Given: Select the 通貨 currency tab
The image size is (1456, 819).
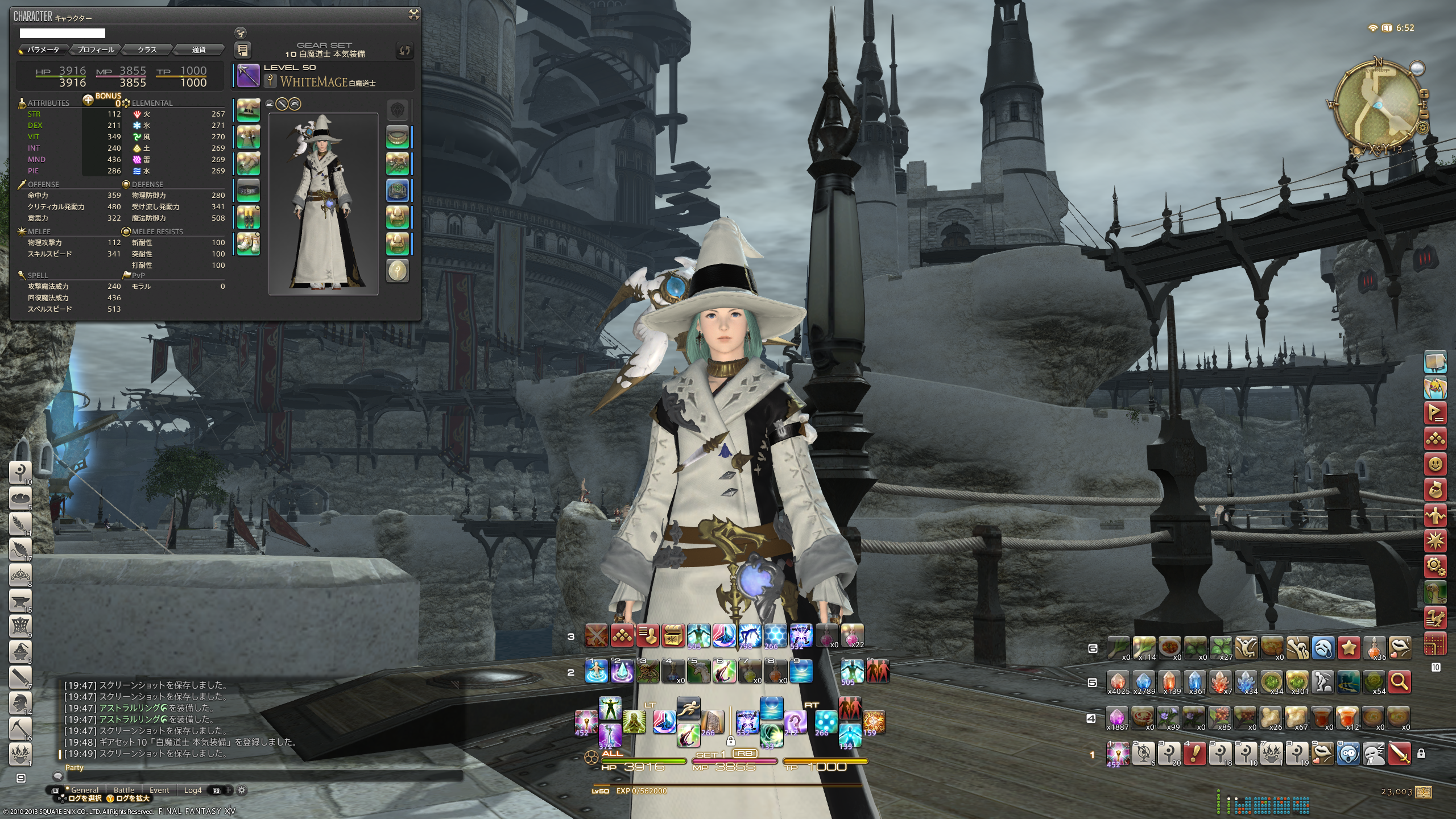Looking at the screenshot, I should pos(198,50).
